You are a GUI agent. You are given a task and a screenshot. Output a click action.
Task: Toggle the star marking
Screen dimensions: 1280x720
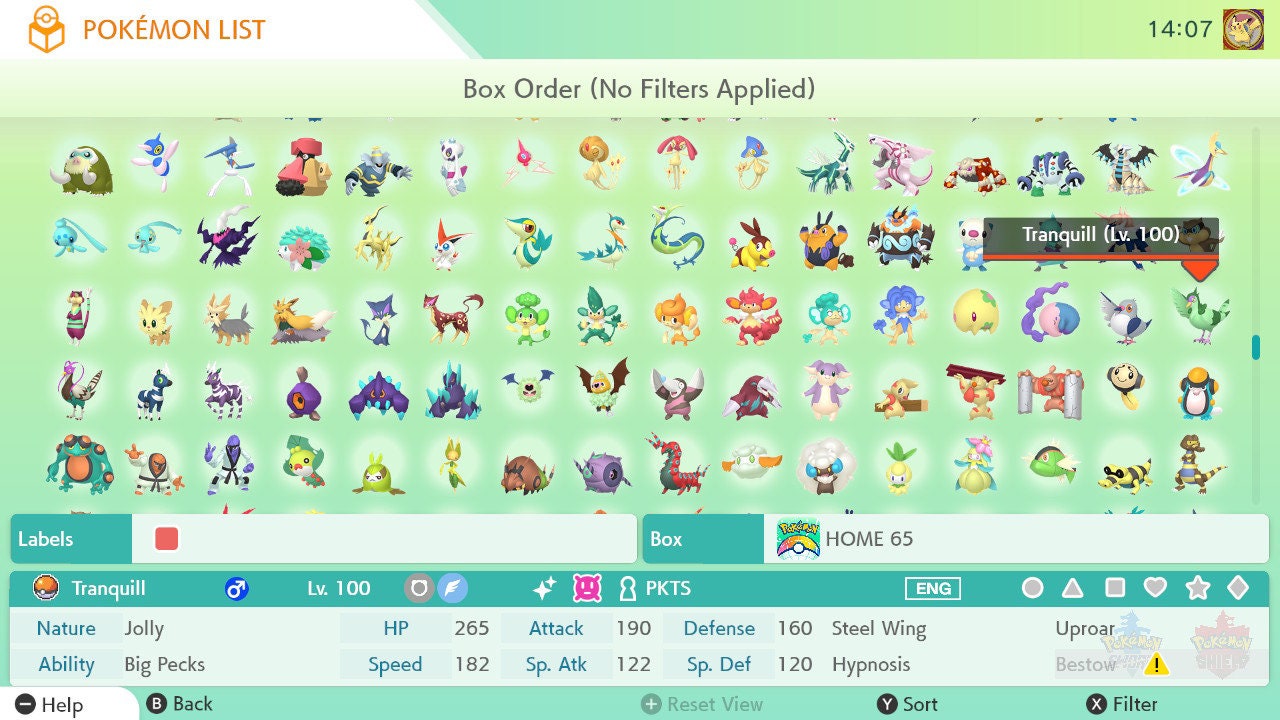click(1197, 588)
